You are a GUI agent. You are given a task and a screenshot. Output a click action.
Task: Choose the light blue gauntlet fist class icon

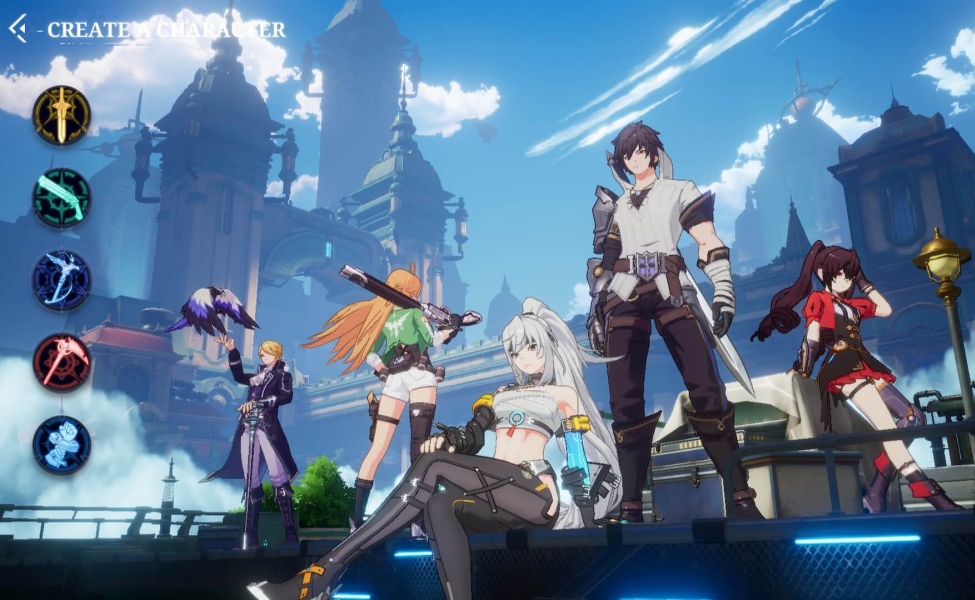[x=62, y=445]
